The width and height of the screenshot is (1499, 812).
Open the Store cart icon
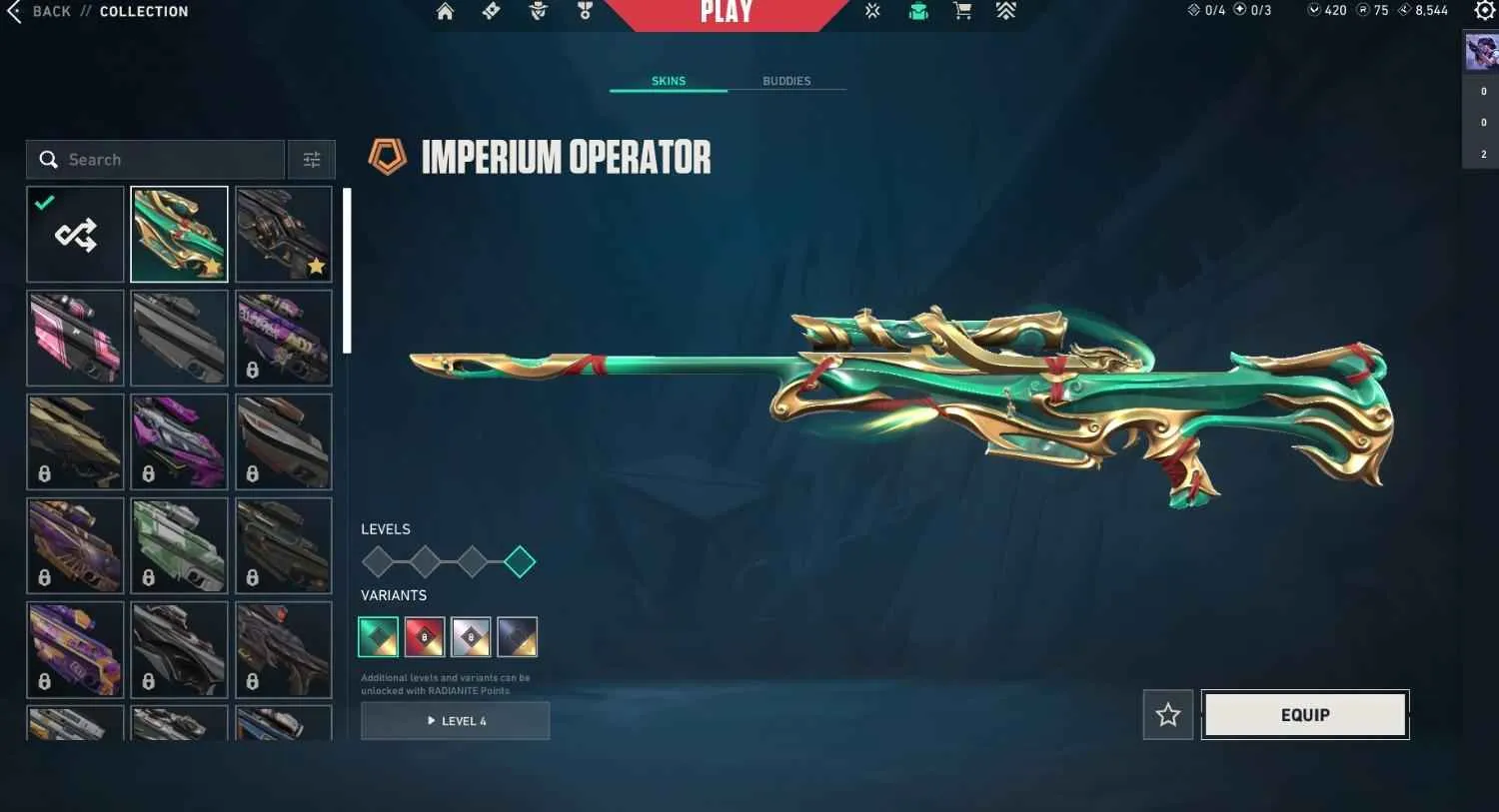[x=960, y=12]
